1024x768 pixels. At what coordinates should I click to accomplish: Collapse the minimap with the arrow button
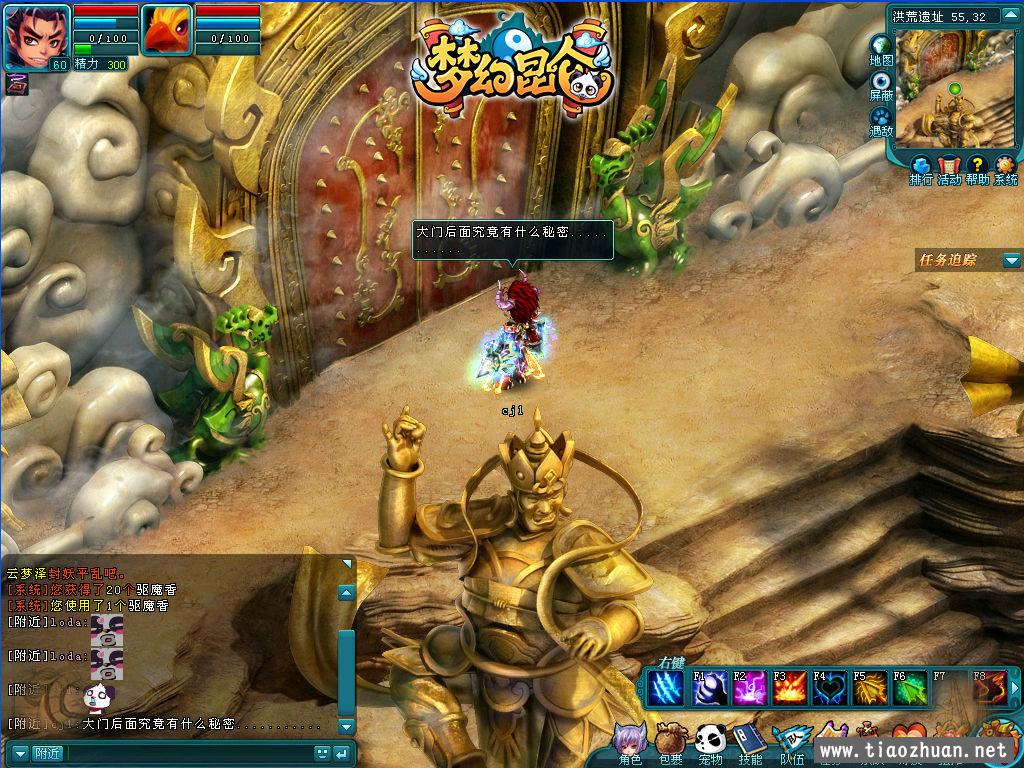[1010, 17]
